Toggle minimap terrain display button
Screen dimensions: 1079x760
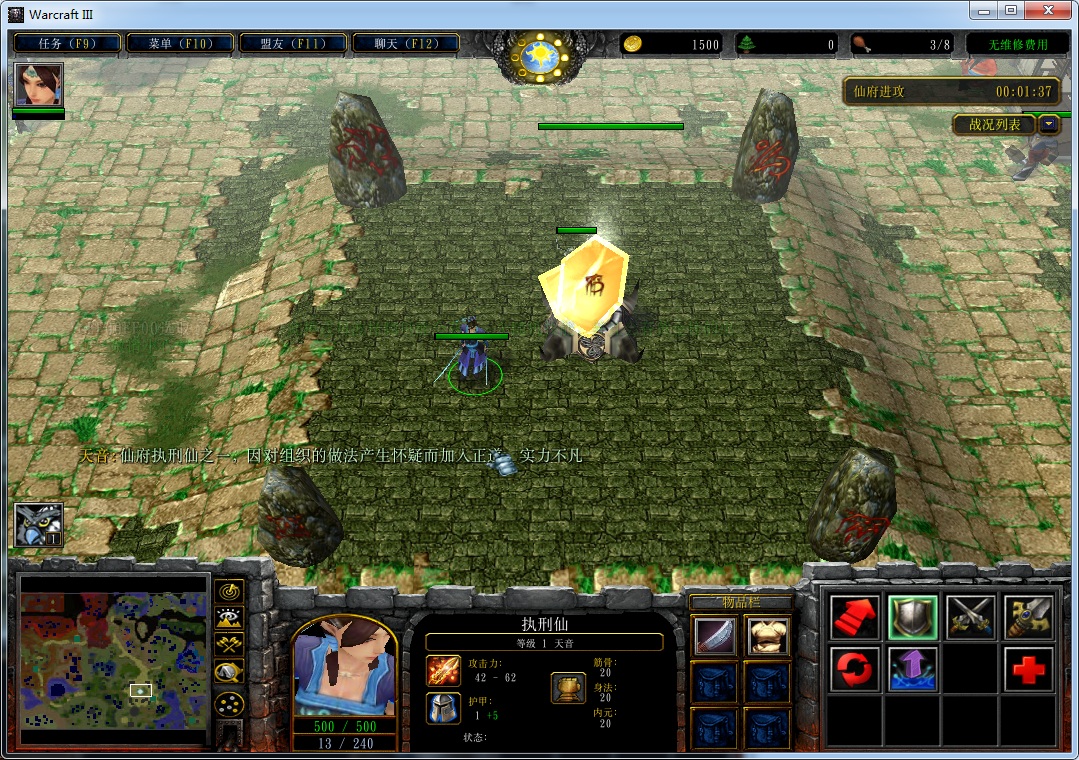click(230, 619)
